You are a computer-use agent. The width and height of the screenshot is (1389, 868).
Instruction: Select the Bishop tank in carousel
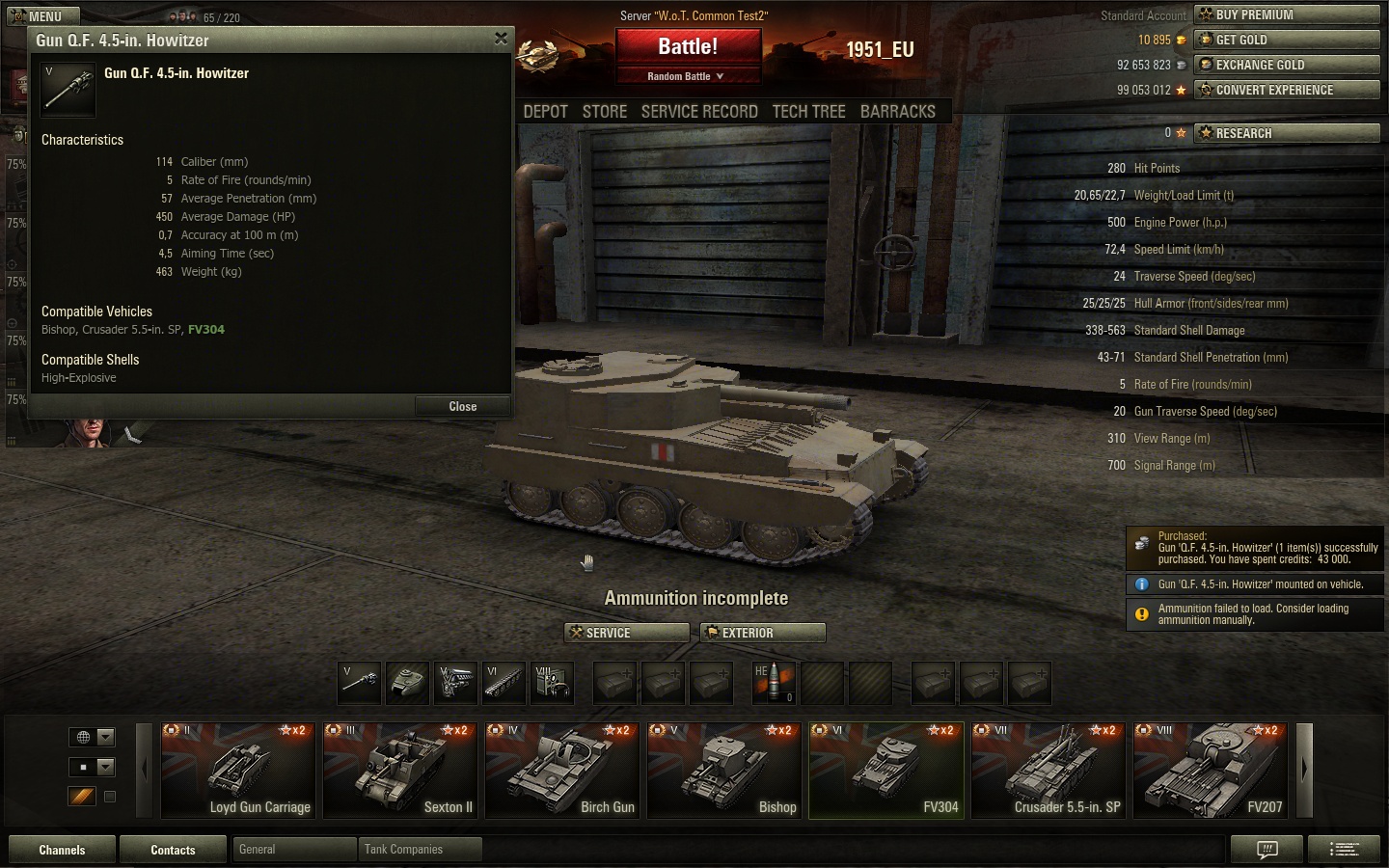coord(723,771)
